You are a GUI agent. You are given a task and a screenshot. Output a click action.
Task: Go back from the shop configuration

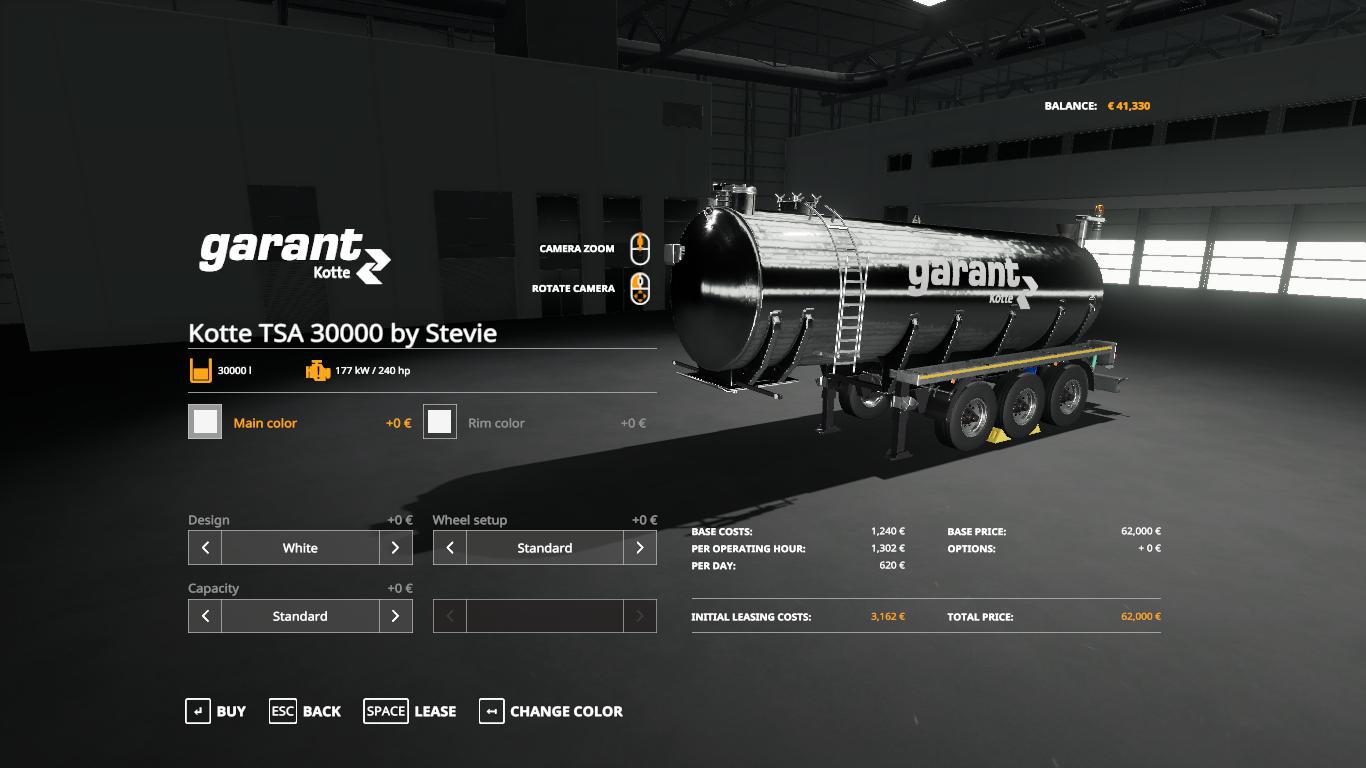tap(305, 711)
